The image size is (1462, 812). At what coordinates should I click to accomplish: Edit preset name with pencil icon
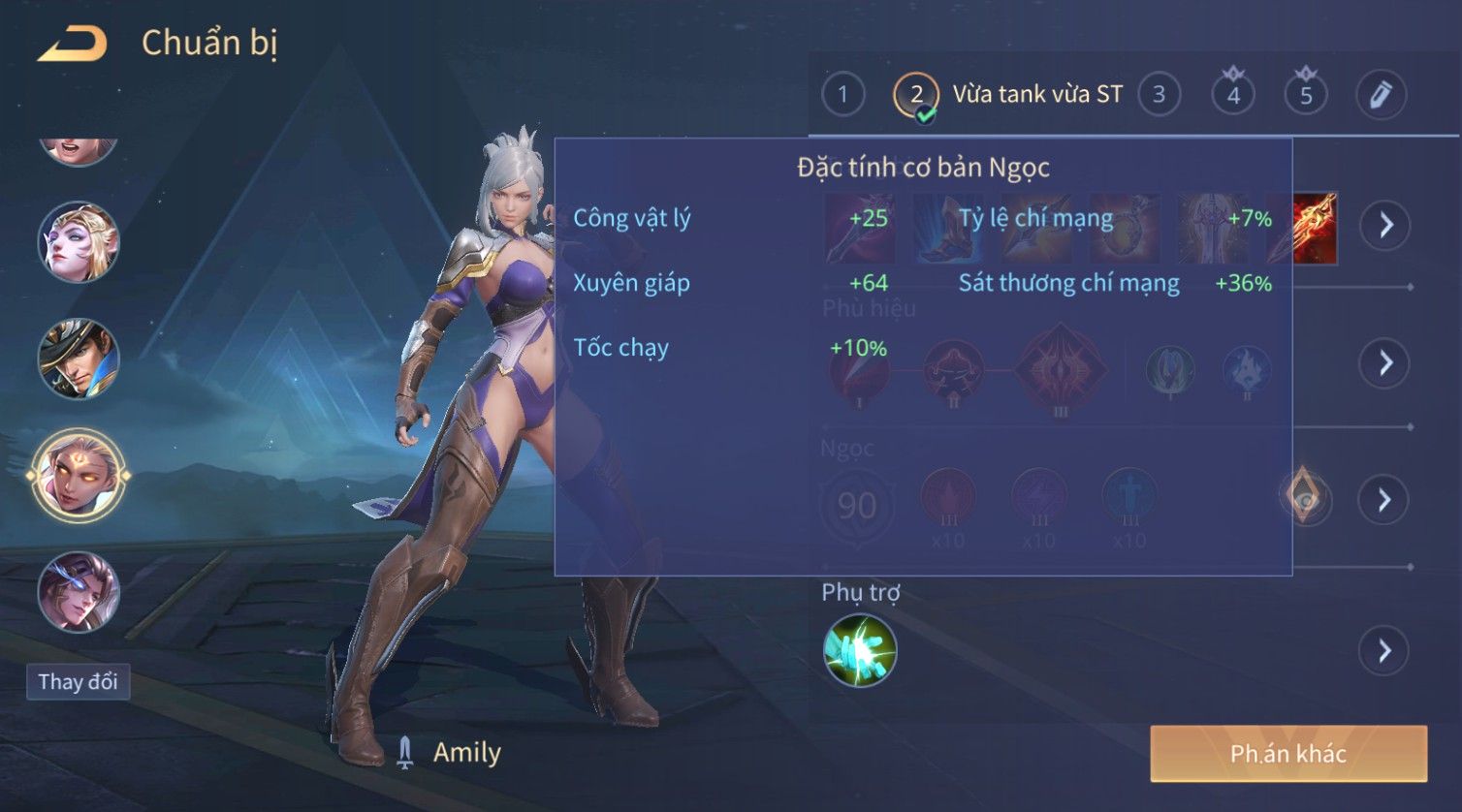tap(1380, 95)
